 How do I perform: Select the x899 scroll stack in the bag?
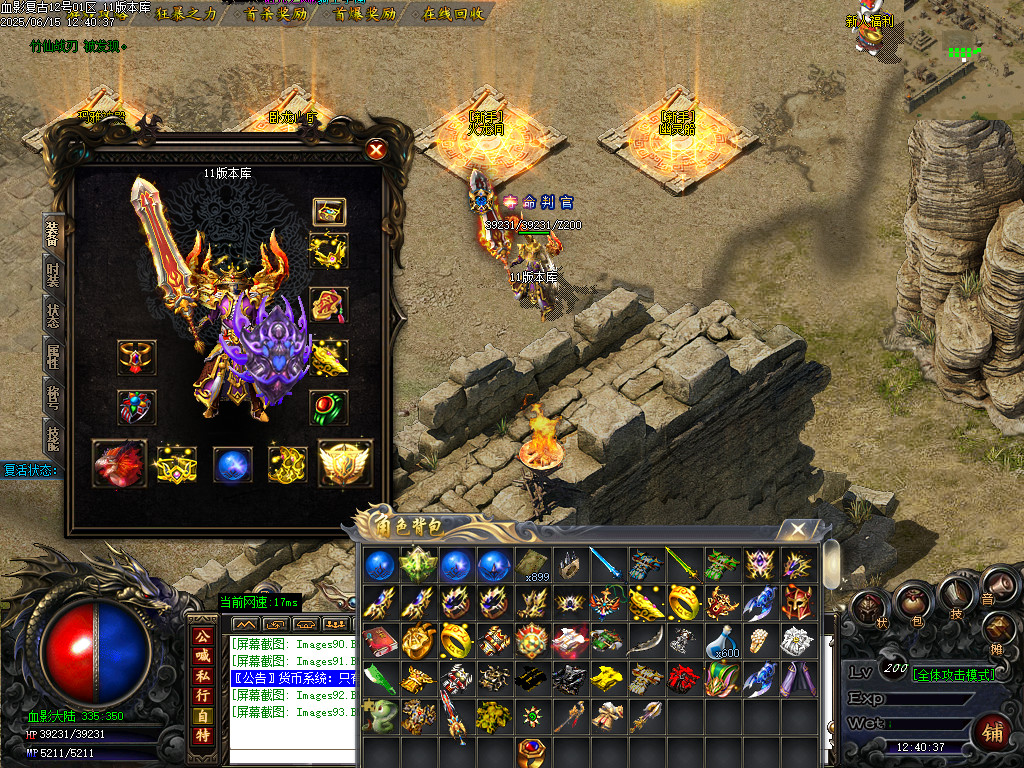tap(534, 565)
